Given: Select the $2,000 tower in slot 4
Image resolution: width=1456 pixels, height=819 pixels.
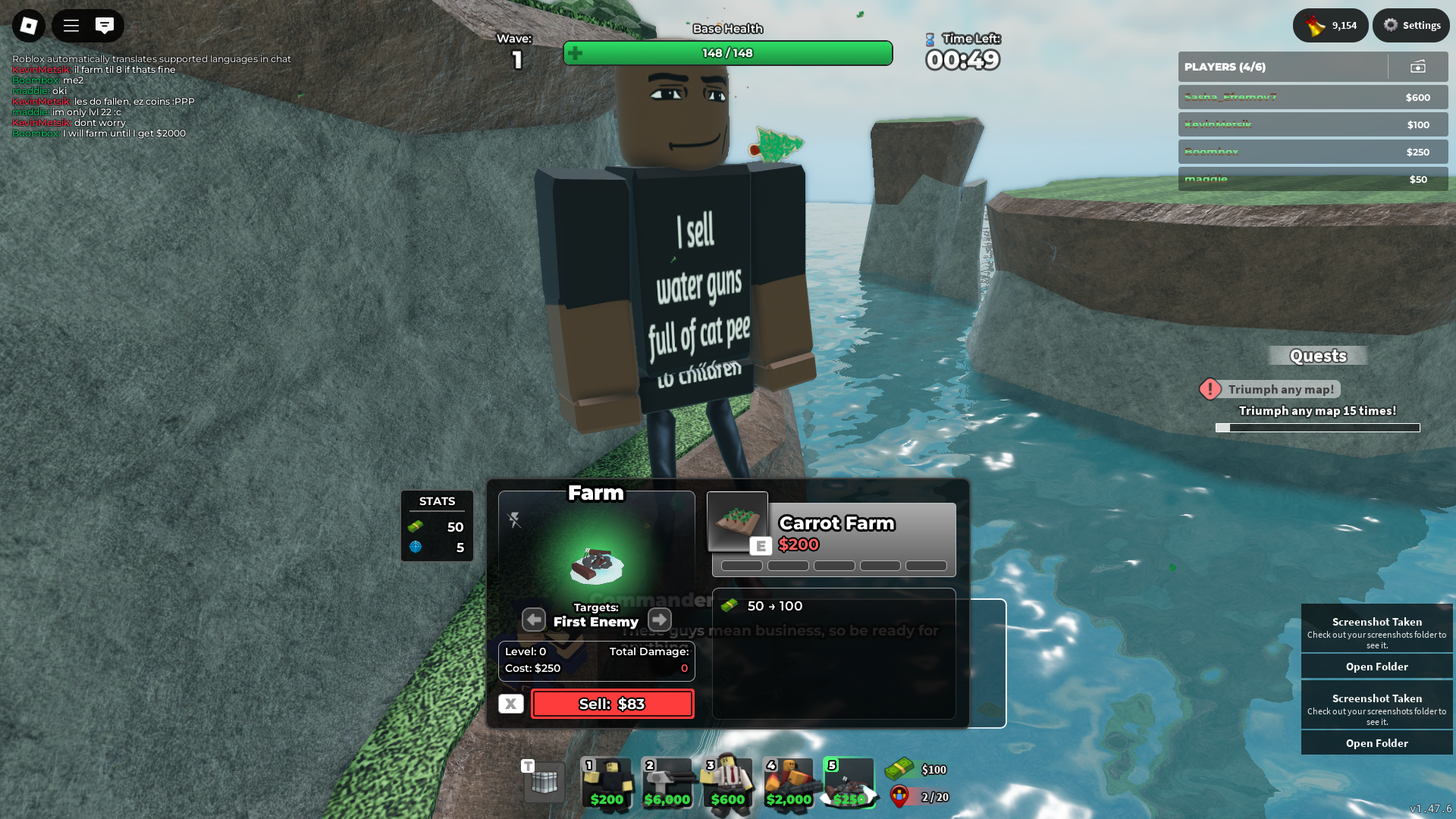Looking at the screenshot, I should point(789,783).
